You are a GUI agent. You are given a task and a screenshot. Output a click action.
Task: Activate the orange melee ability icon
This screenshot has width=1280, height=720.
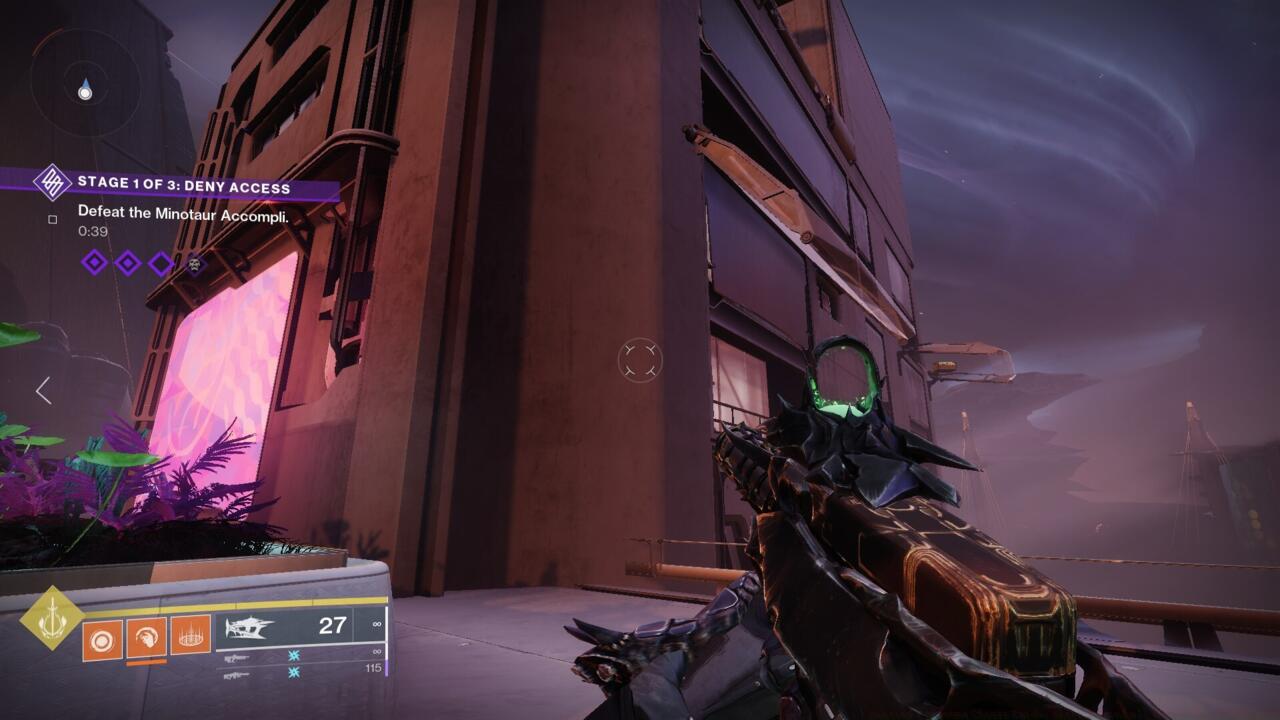coord(146,637)
